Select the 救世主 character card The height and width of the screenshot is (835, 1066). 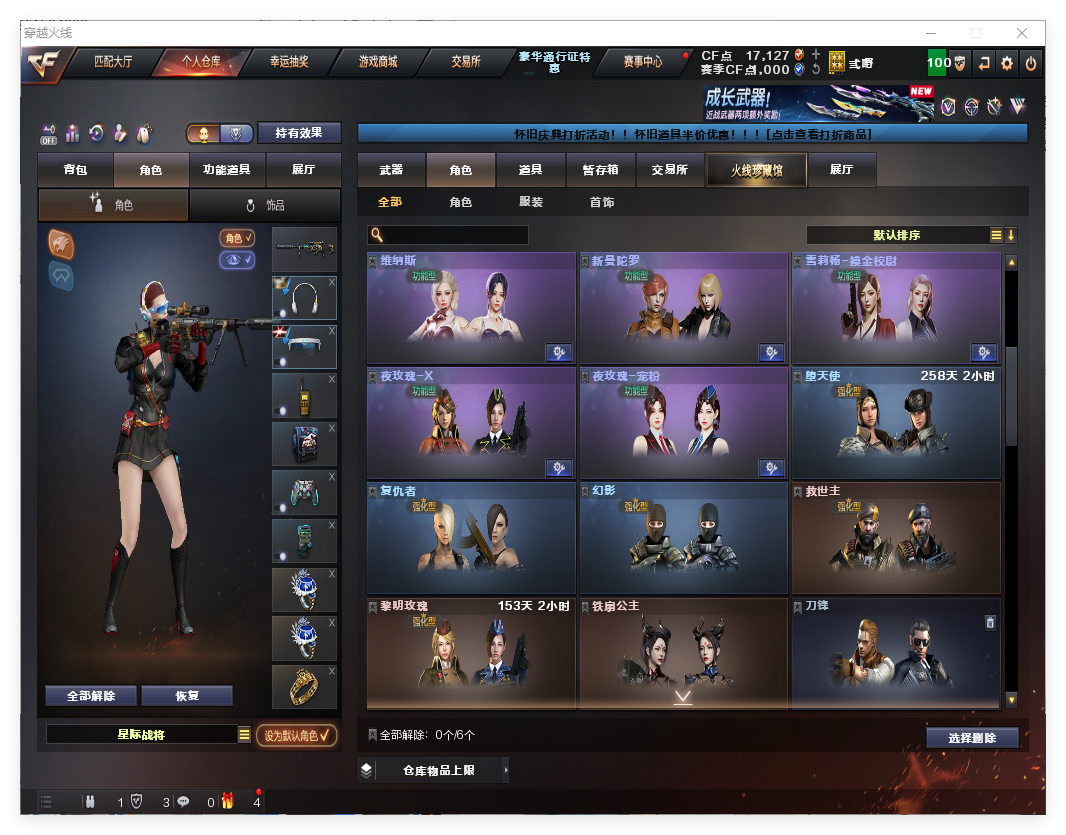pyautogui.click(x=895, y=538)
